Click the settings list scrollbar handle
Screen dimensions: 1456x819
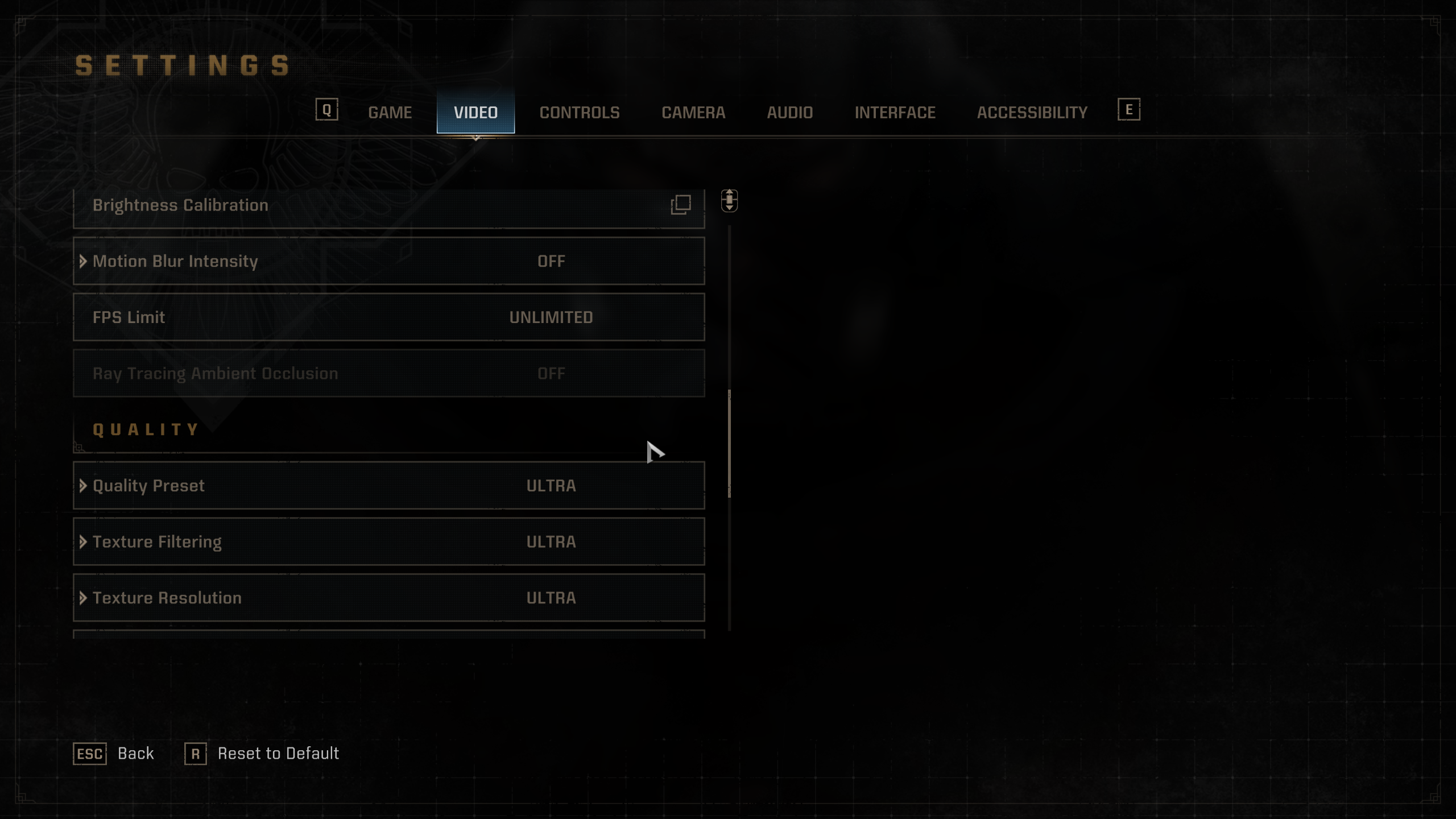[x=729, y=444]
